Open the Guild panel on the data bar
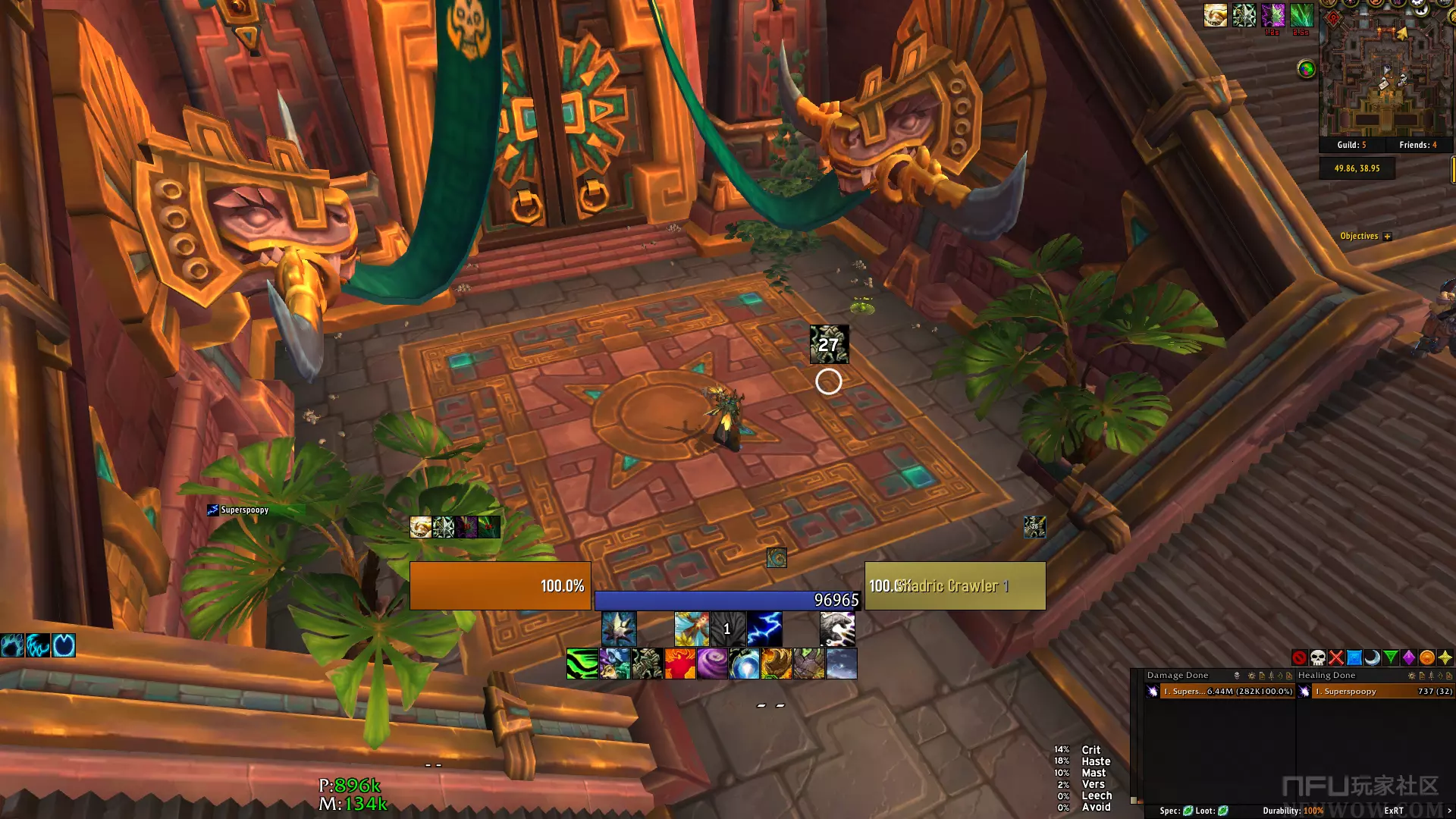 click(x=1351, y=145)
